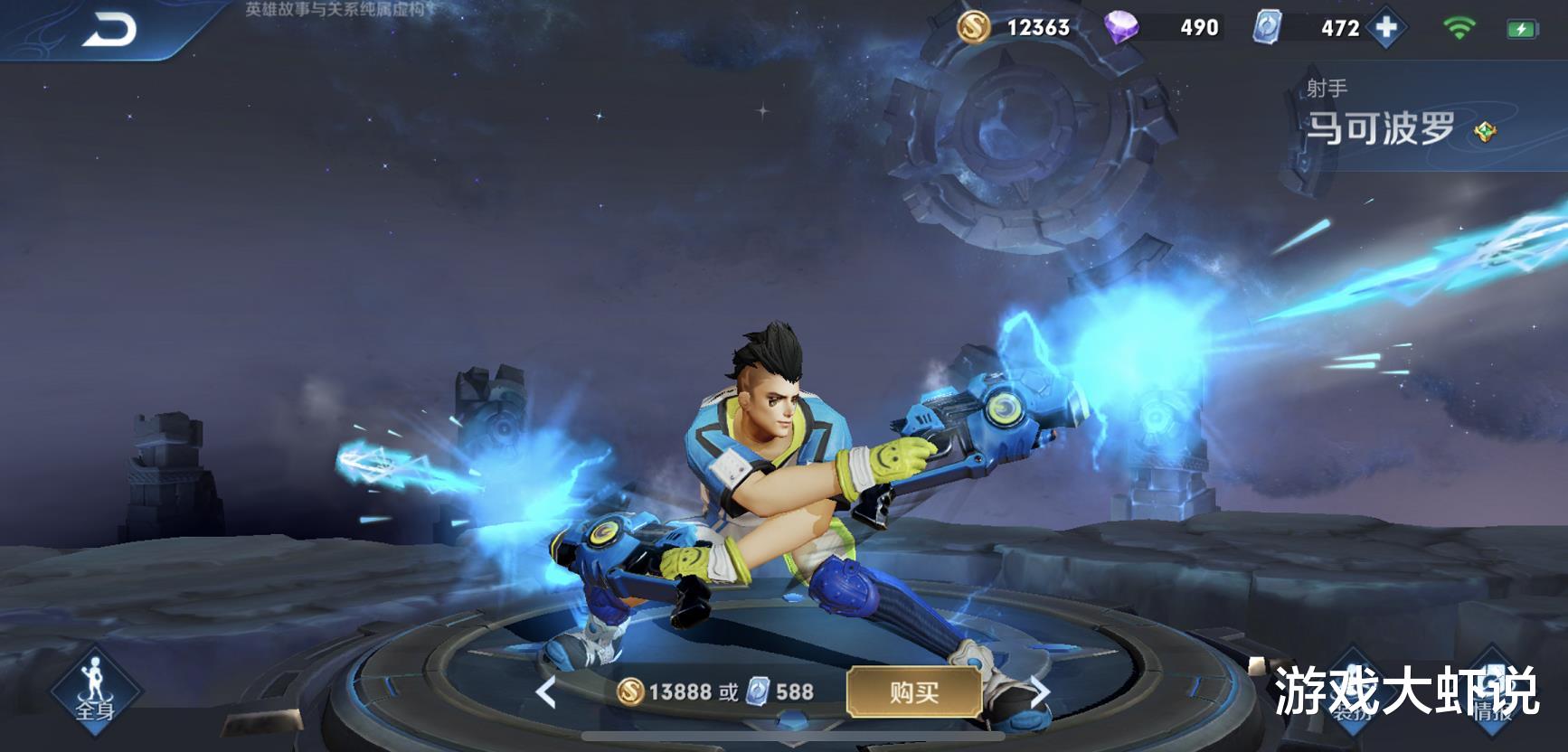Show the previous hero with the left arrow
This screenshot has width=1568, height=752.
coord(545,693)
